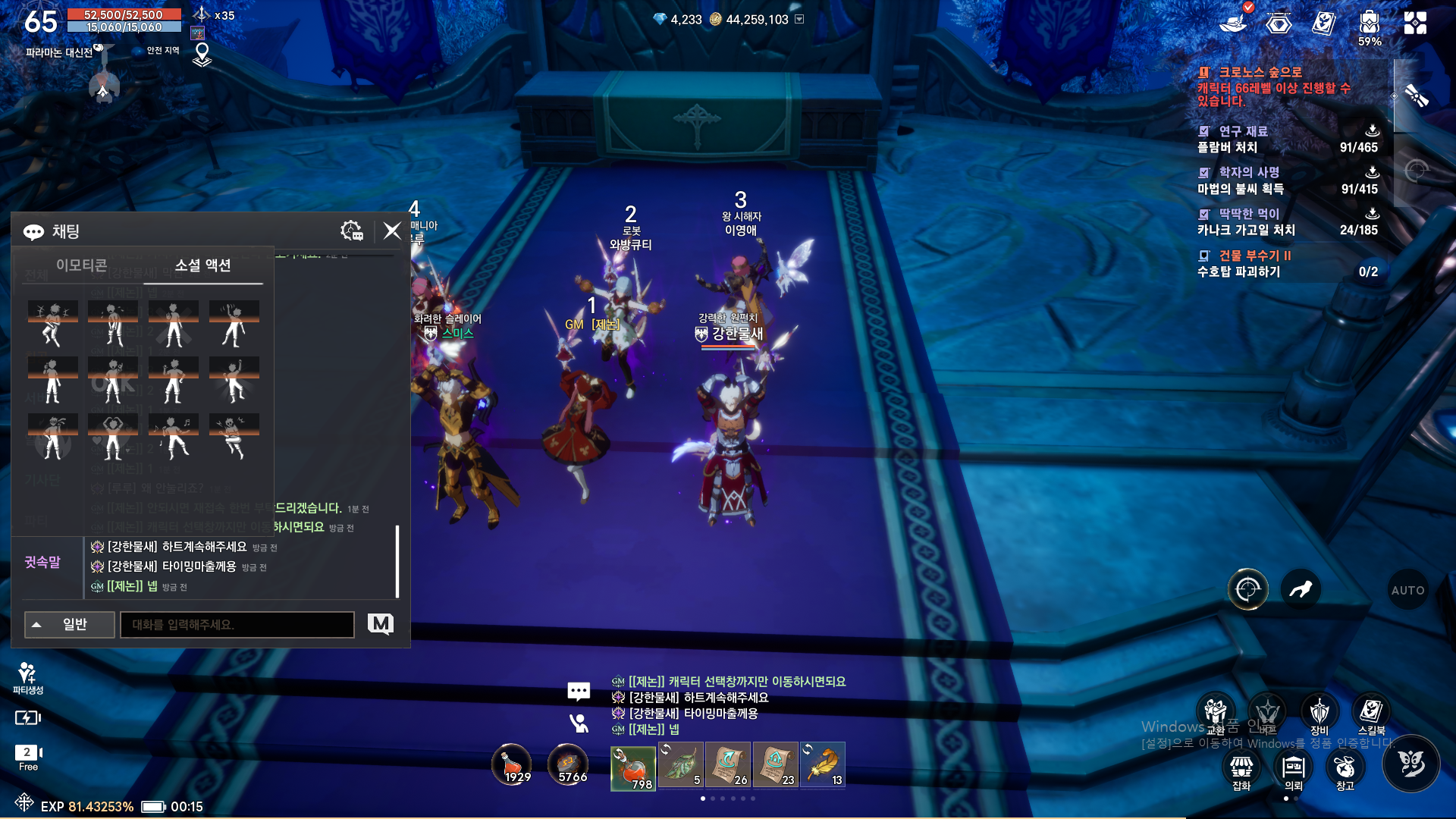
Task: Select the 연구 재료 quest tracker entry
Action: [x=1287, y=140]
